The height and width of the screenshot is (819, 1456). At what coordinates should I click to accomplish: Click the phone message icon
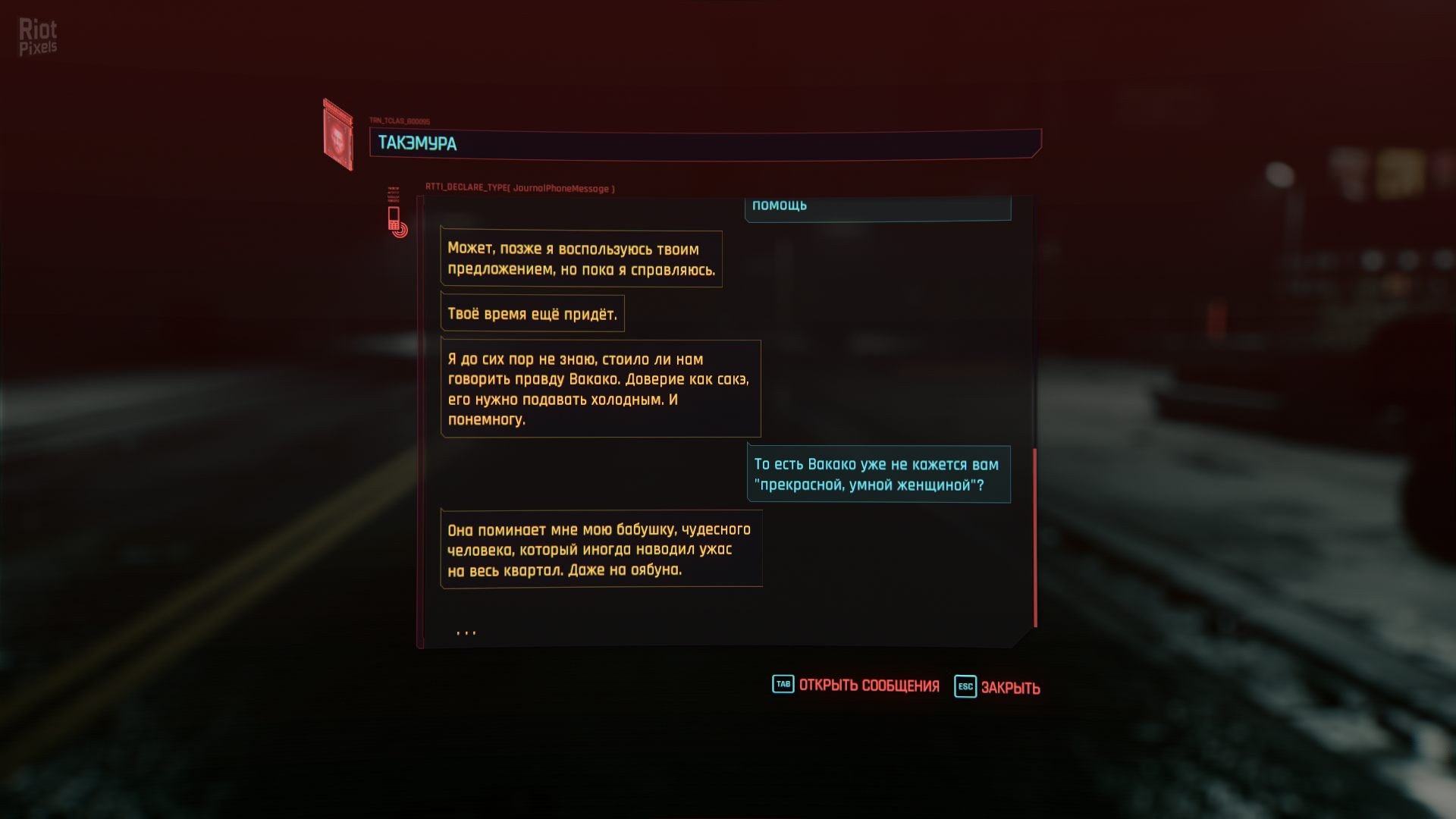tap(396, 221)
